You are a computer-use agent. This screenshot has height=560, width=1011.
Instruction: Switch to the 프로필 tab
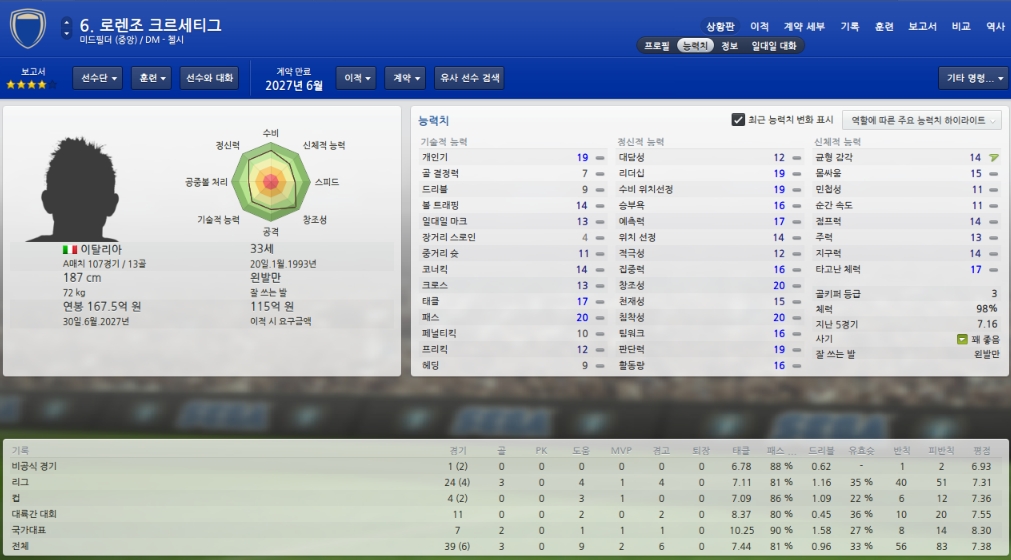tap(656, 46)
